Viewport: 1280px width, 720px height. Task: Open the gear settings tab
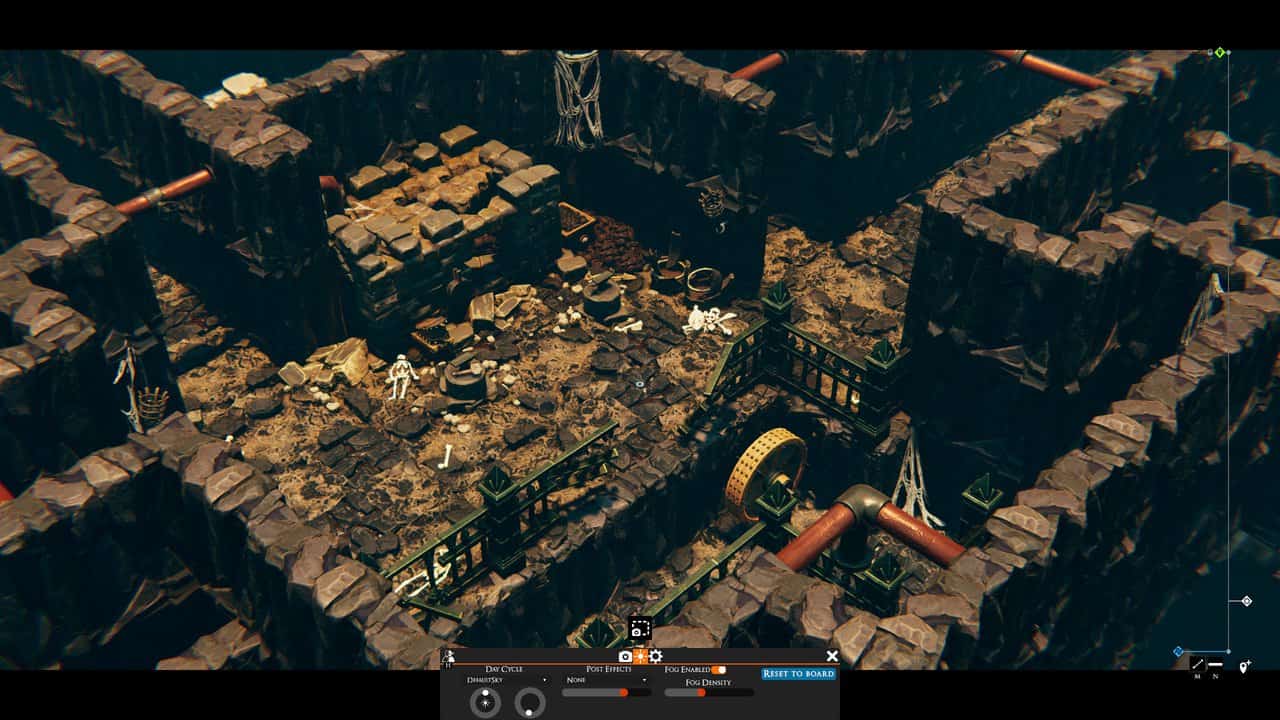656,657
